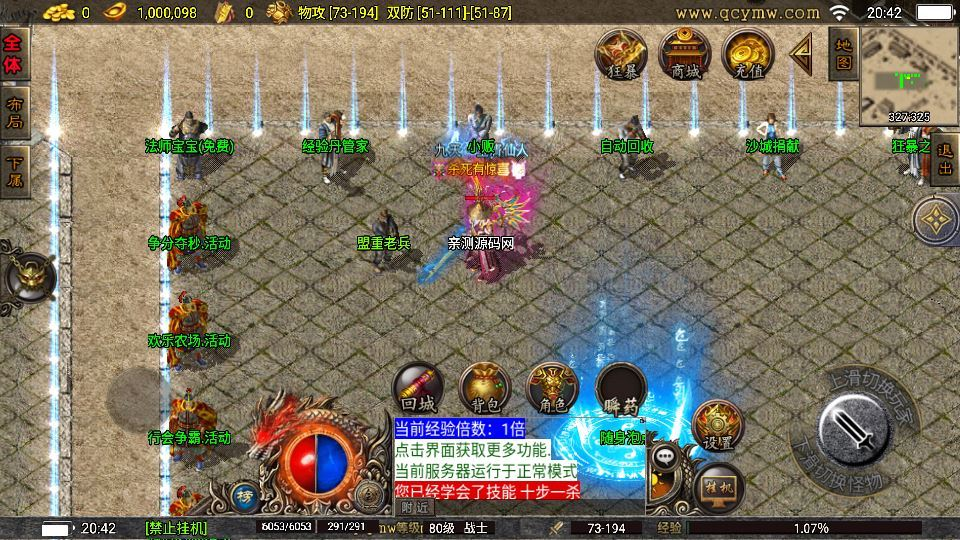The width and height of the screenshot is (960, 540).
Task: Open the 充值 recharge menu
Action: point(748,54)
